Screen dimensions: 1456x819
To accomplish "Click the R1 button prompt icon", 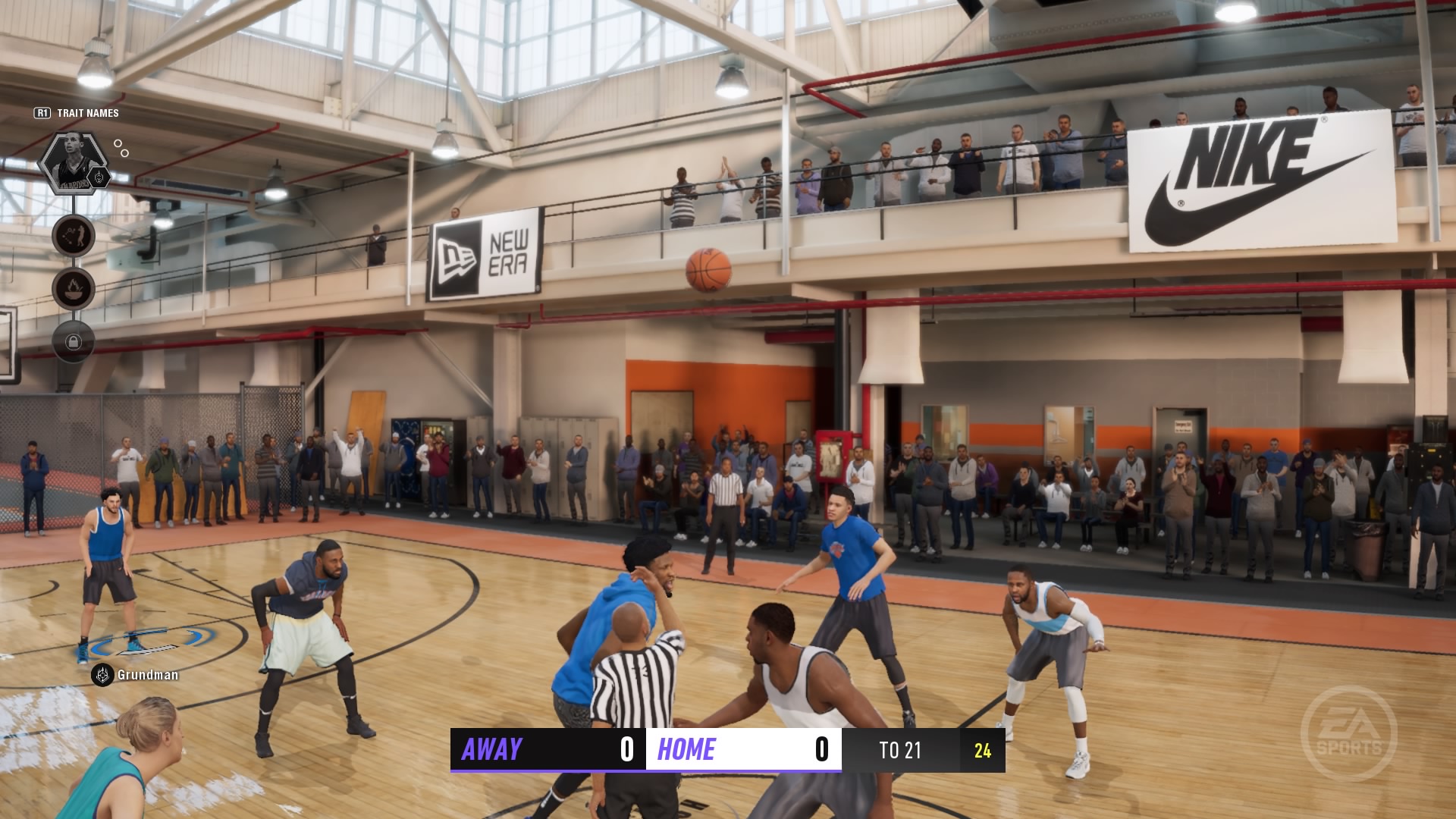I will 42,112.
